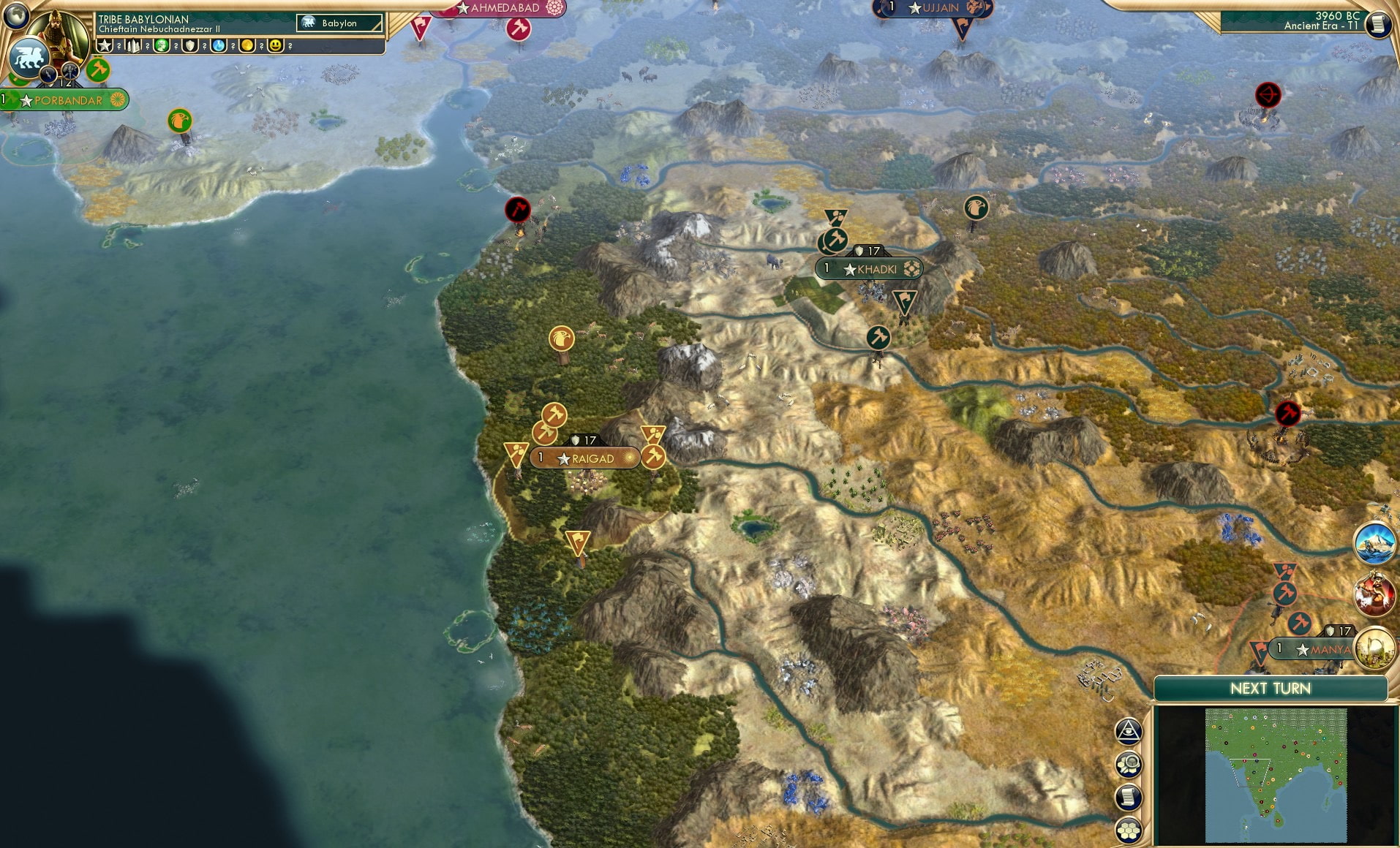This screenshot has width=1400, height=848.
Task: Toggle map overlays with the eye pyramid button
Action: coord(1128,730)
